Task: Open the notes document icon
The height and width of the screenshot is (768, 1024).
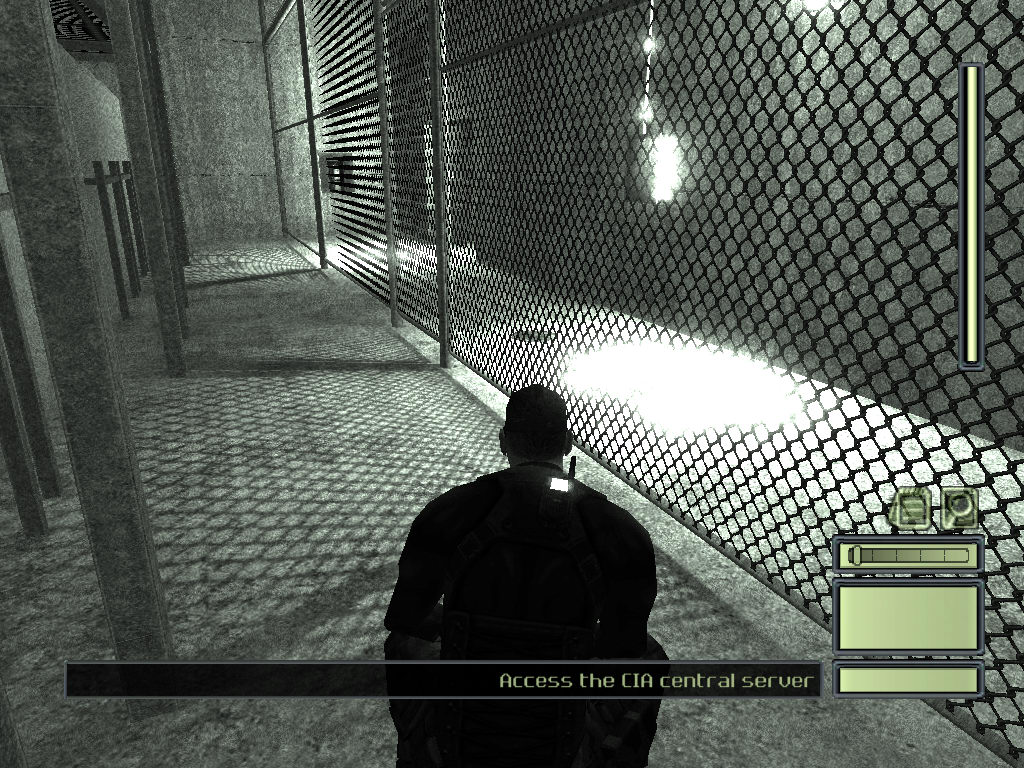Action: click(x=911, y=509)
